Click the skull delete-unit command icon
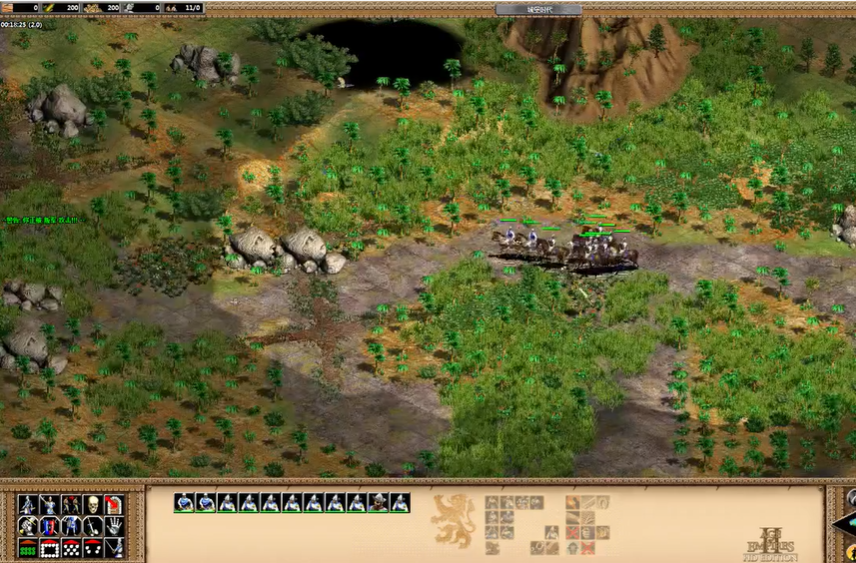The image size is (856, 563). point(92,505)
